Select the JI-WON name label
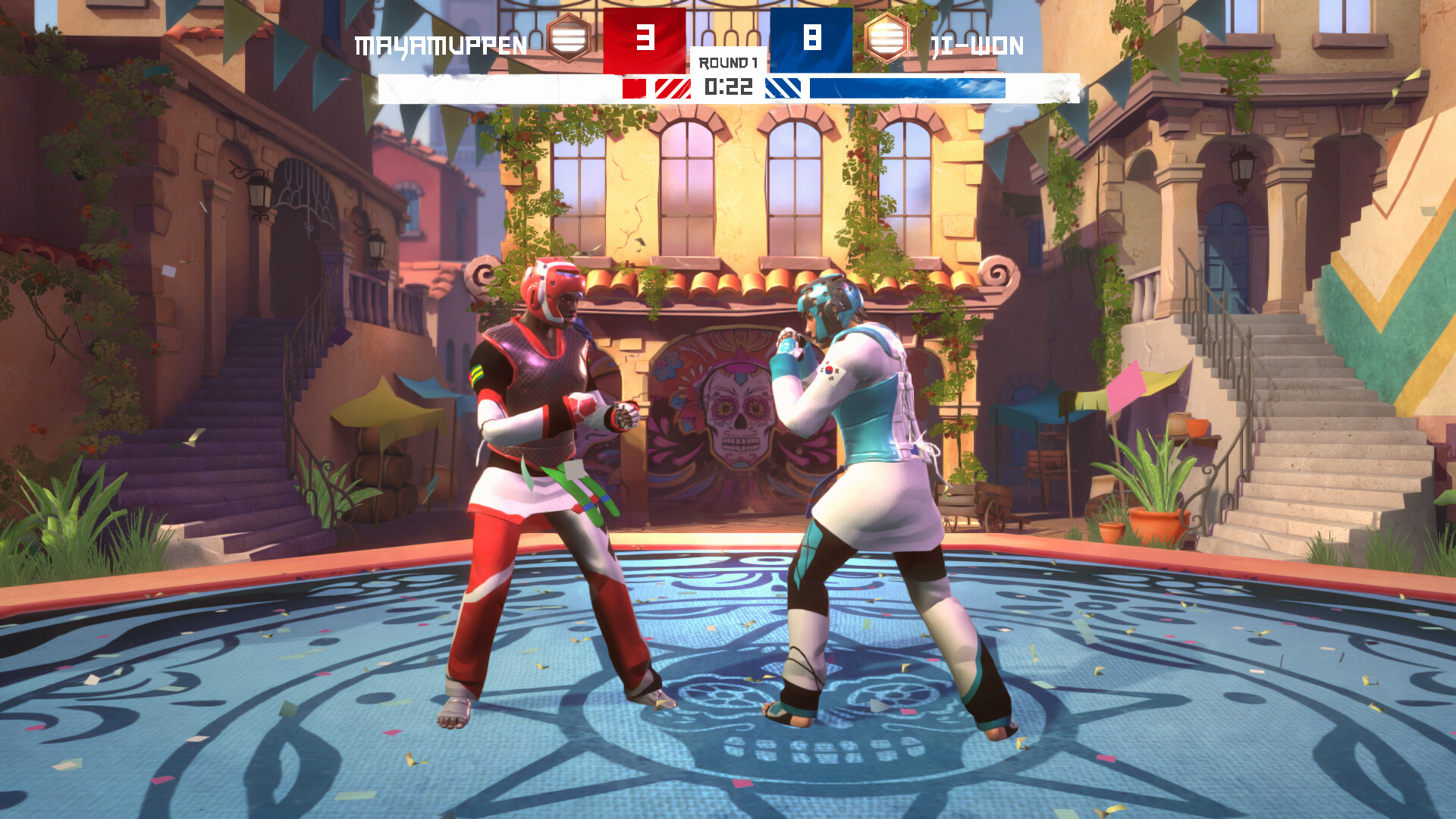This screenshot has height=819, width=1456. 978,45
